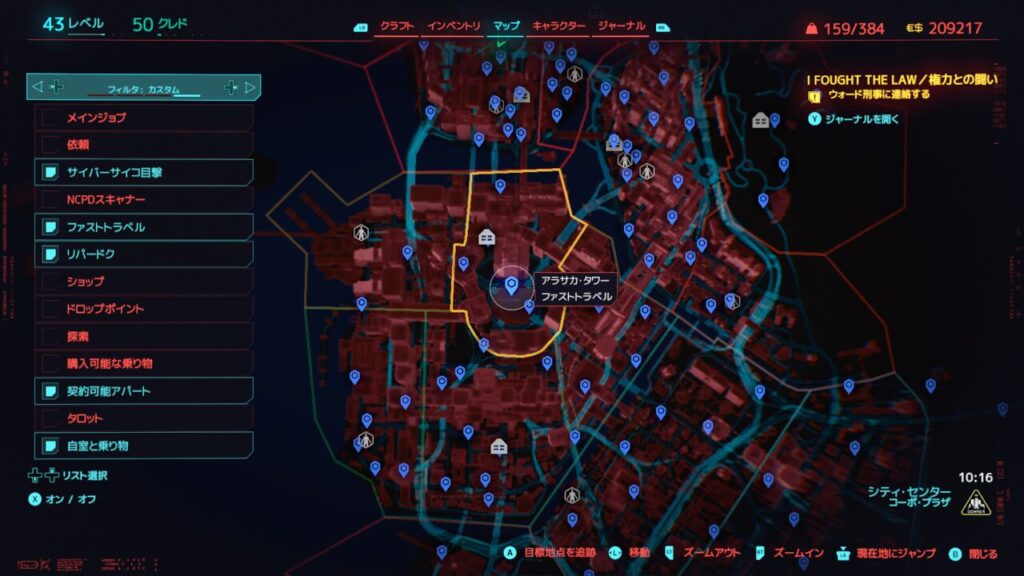Enable the NCPDスキャナー filter
The height and width of the screenshot is (576, 1024).
coord(145,199)
